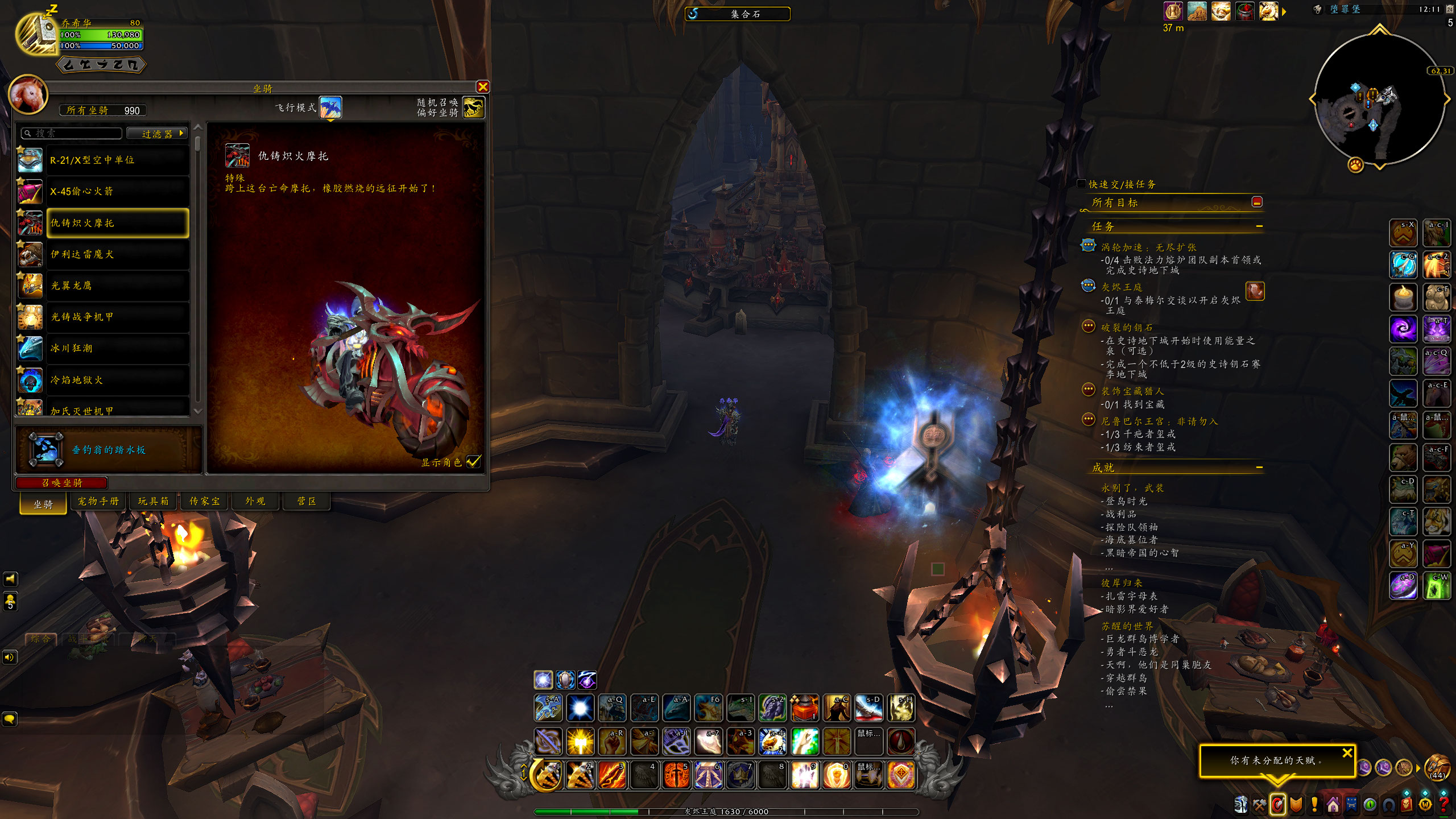Toggle the 显示角色 checkbox
This screenshot has width=1456, height=819.
[473, 462]
